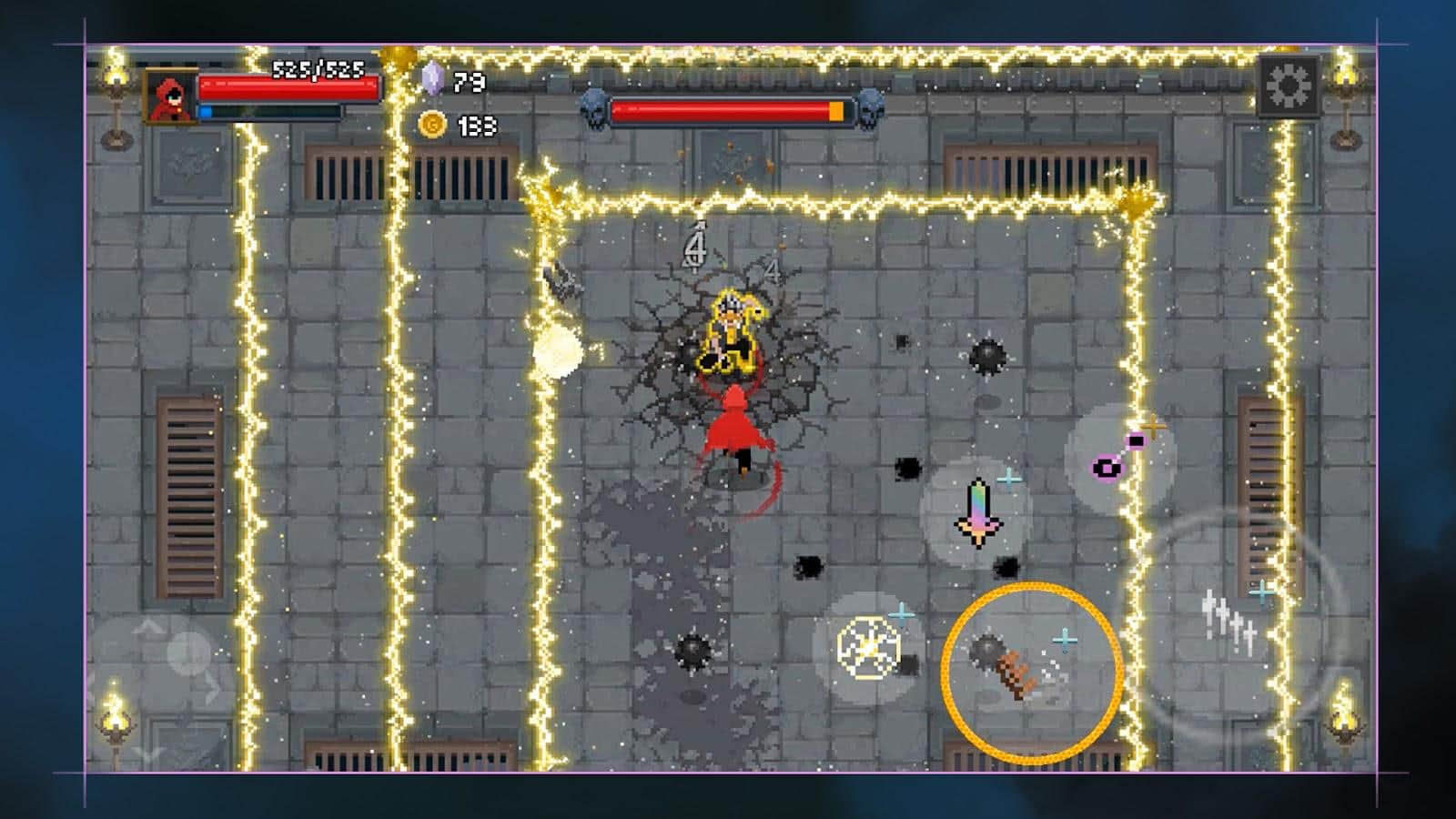Click the spiked mine near the sword

pyautogui.click(x=988, y=353)
